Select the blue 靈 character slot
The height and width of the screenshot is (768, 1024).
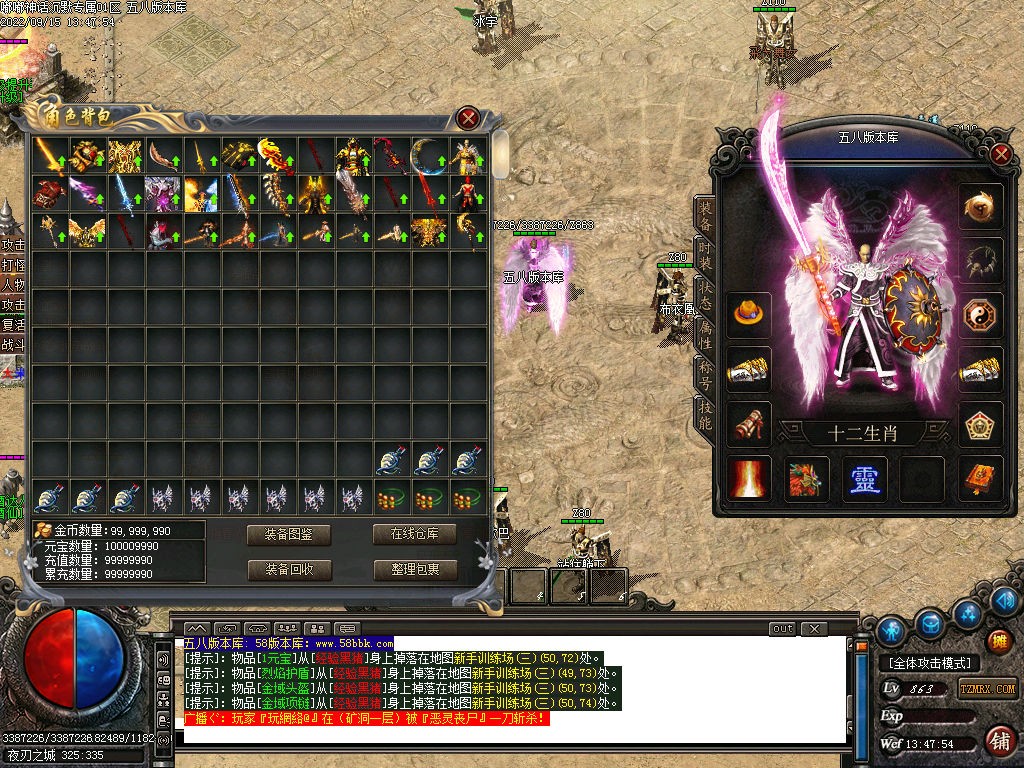pyautogui.click(x=864, y=479)
